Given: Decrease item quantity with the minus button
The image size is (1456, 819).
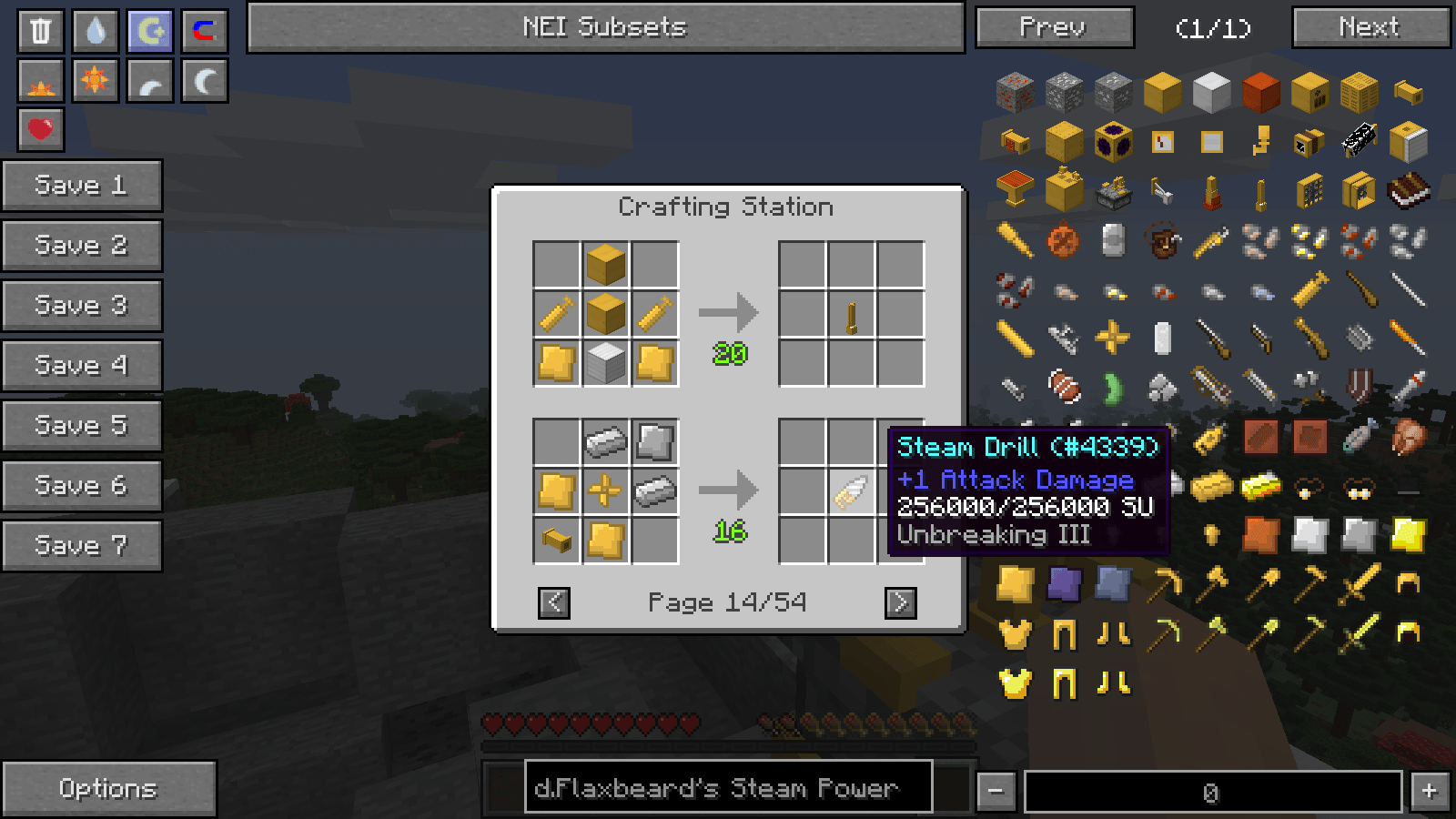Looking at the screenshot, I should click(x=996, y=791).
